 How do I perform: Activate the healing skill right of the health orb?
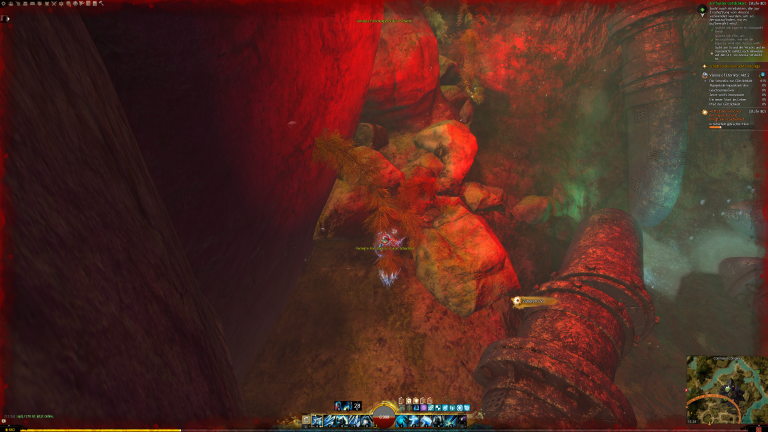click(401, 421)
